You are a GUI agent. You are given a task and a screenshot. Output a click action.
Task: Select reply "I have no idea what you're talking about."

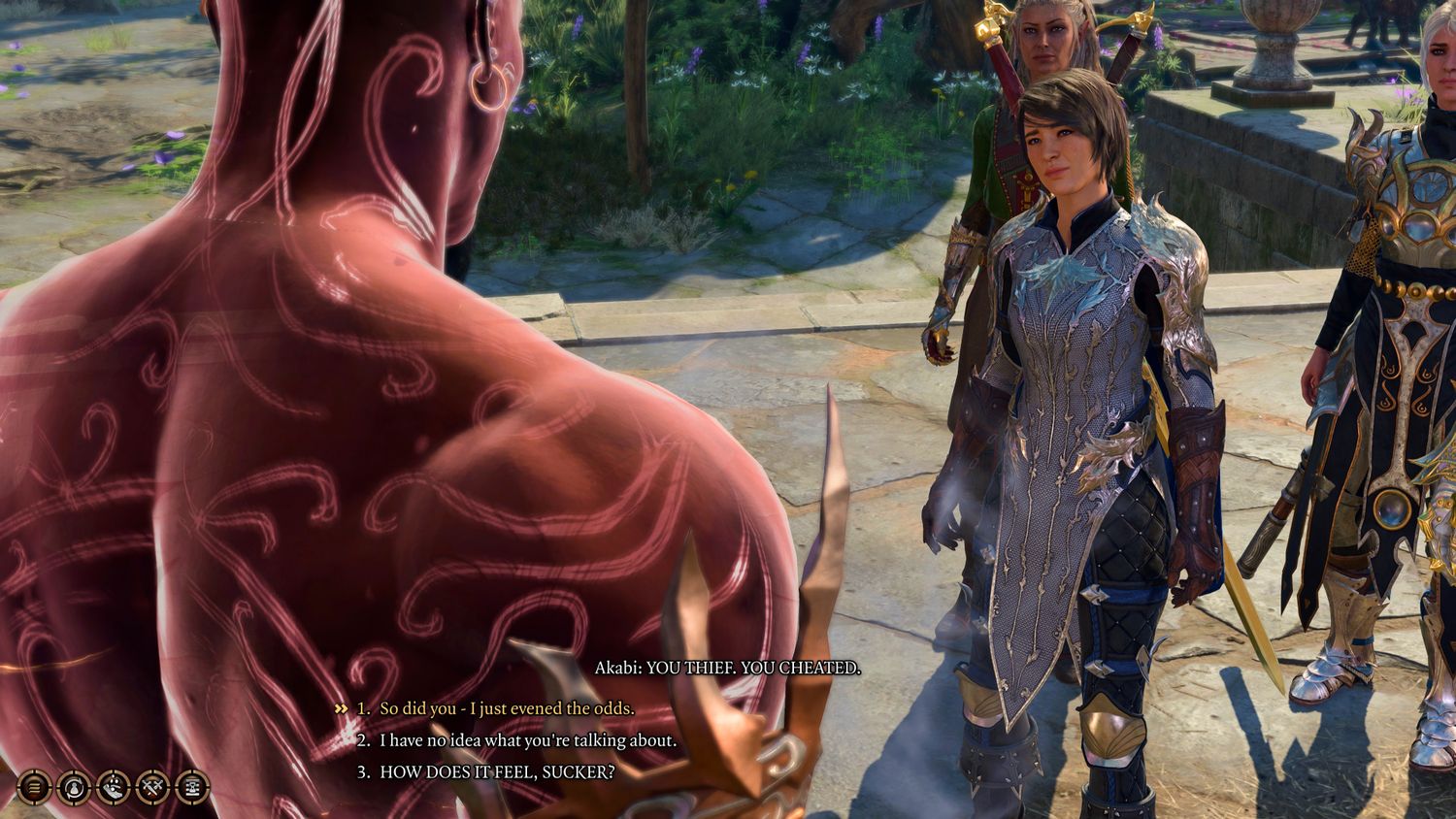click(527, 740)
